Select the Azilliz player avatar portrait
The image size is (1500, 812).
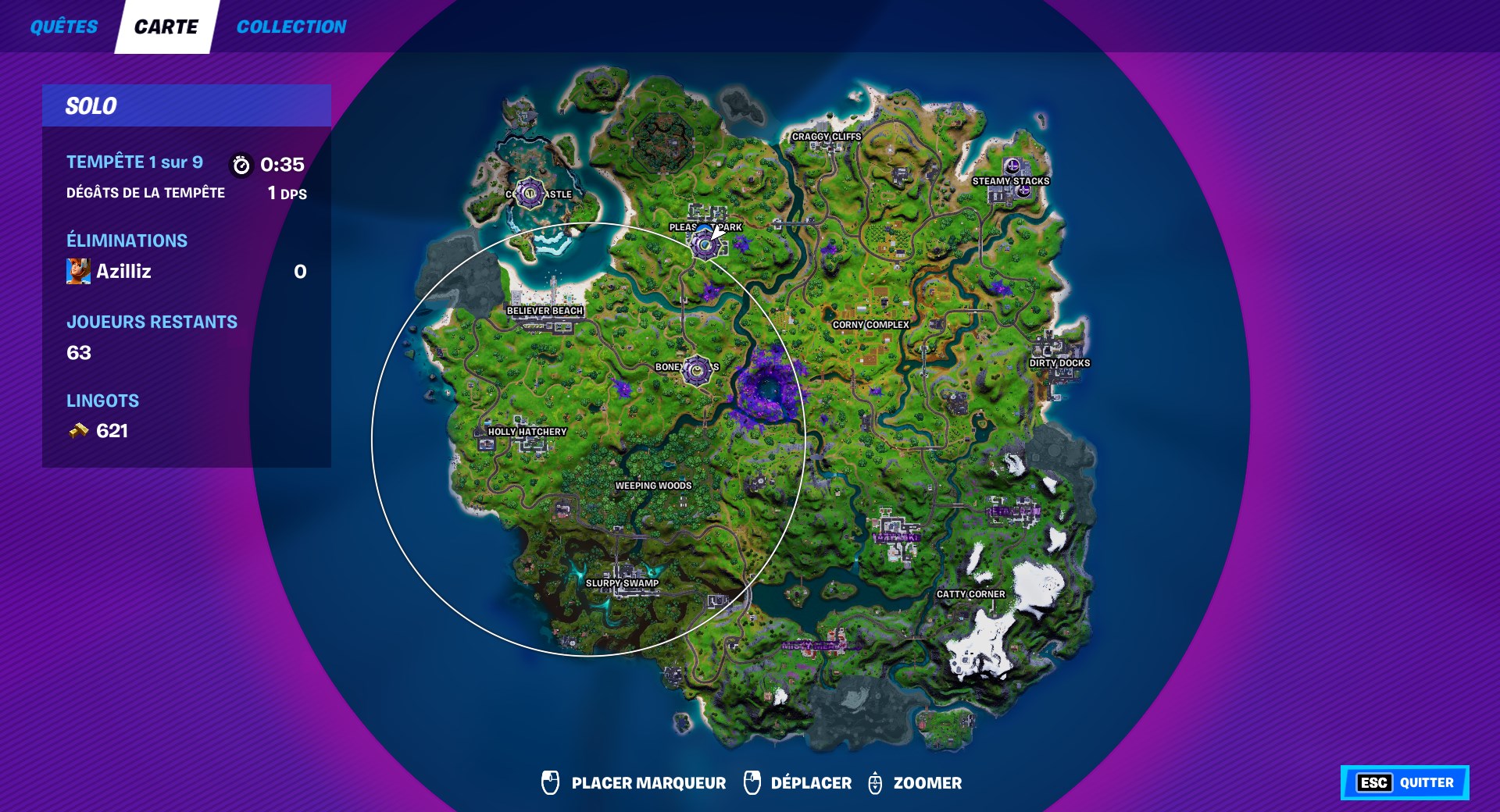point(78,272)
